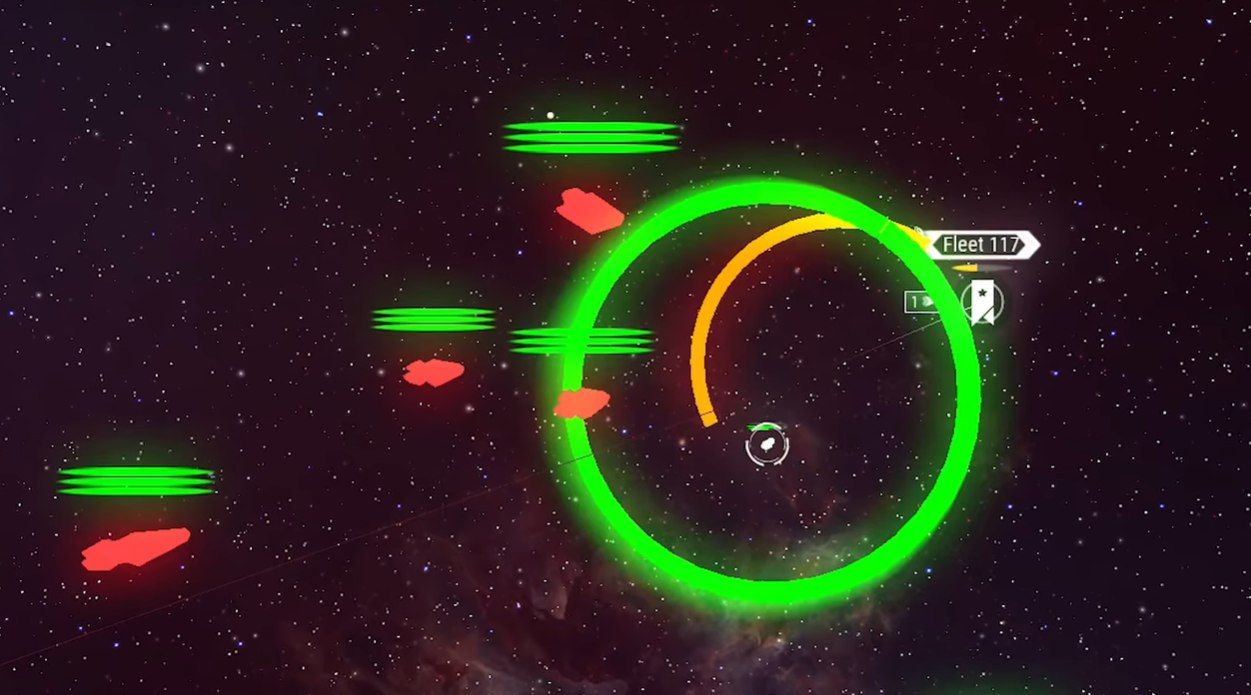This screenshot has width=1251, height=695.
Task: Click the star banner fleet emblem
Action: (982, 302)
